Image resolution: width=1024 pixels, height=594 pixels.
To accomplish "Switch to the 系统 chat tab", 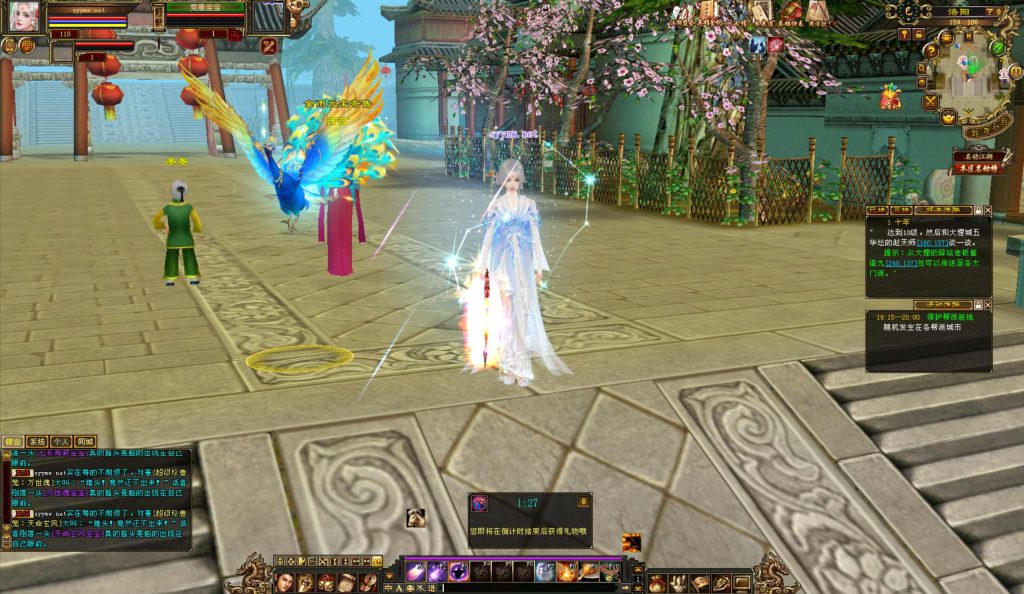I will (37, 441).
